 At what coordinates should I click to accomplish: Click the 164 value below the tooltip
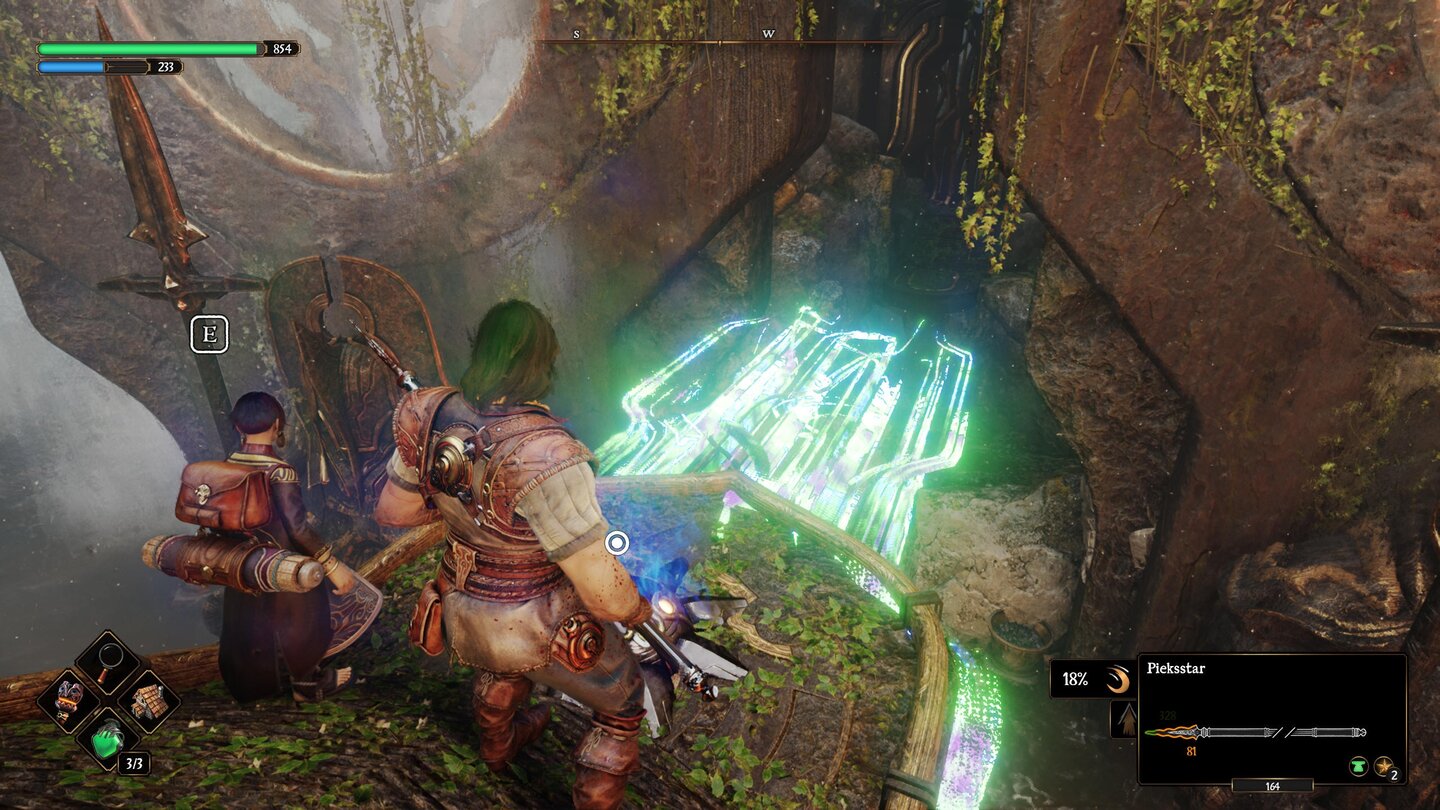tap(1274, 785)
